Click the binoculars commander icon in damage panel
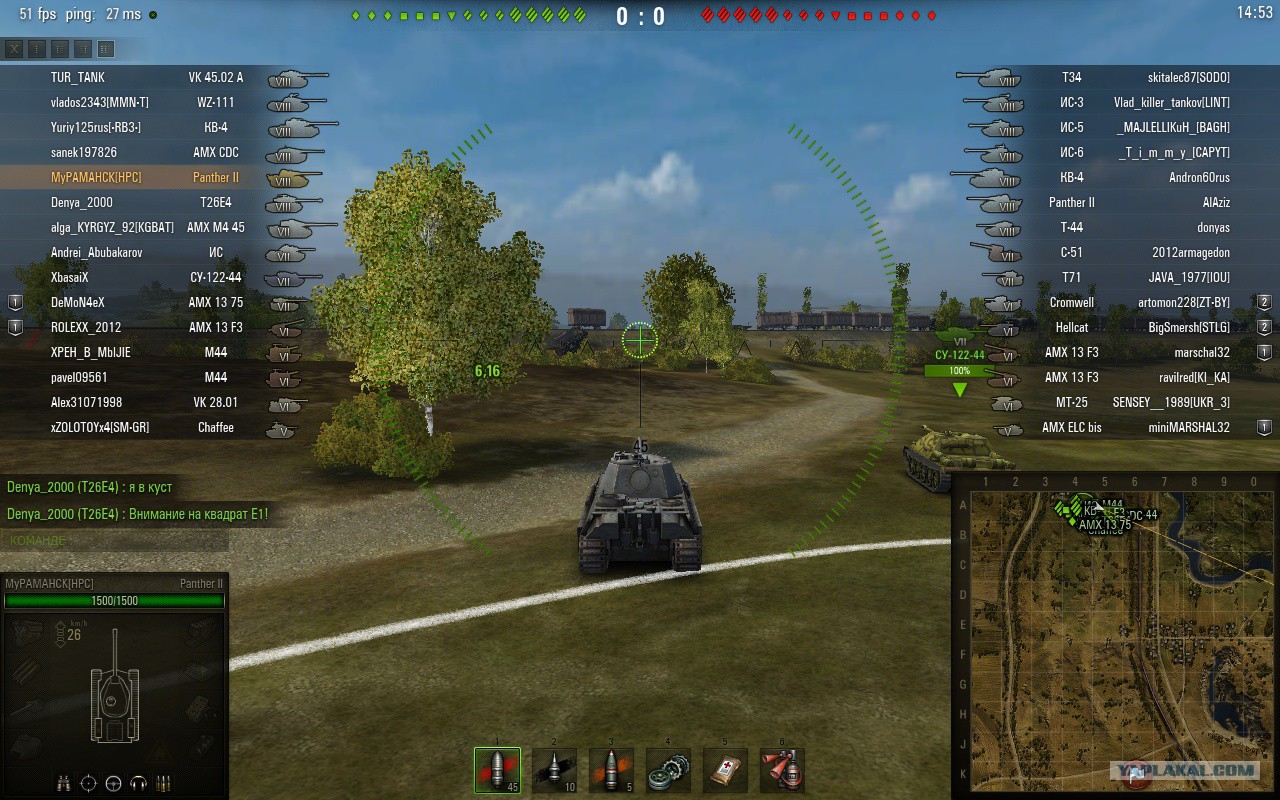This screenshot has width=1280, height=800. pyautogui.click(x=64, y=783)
